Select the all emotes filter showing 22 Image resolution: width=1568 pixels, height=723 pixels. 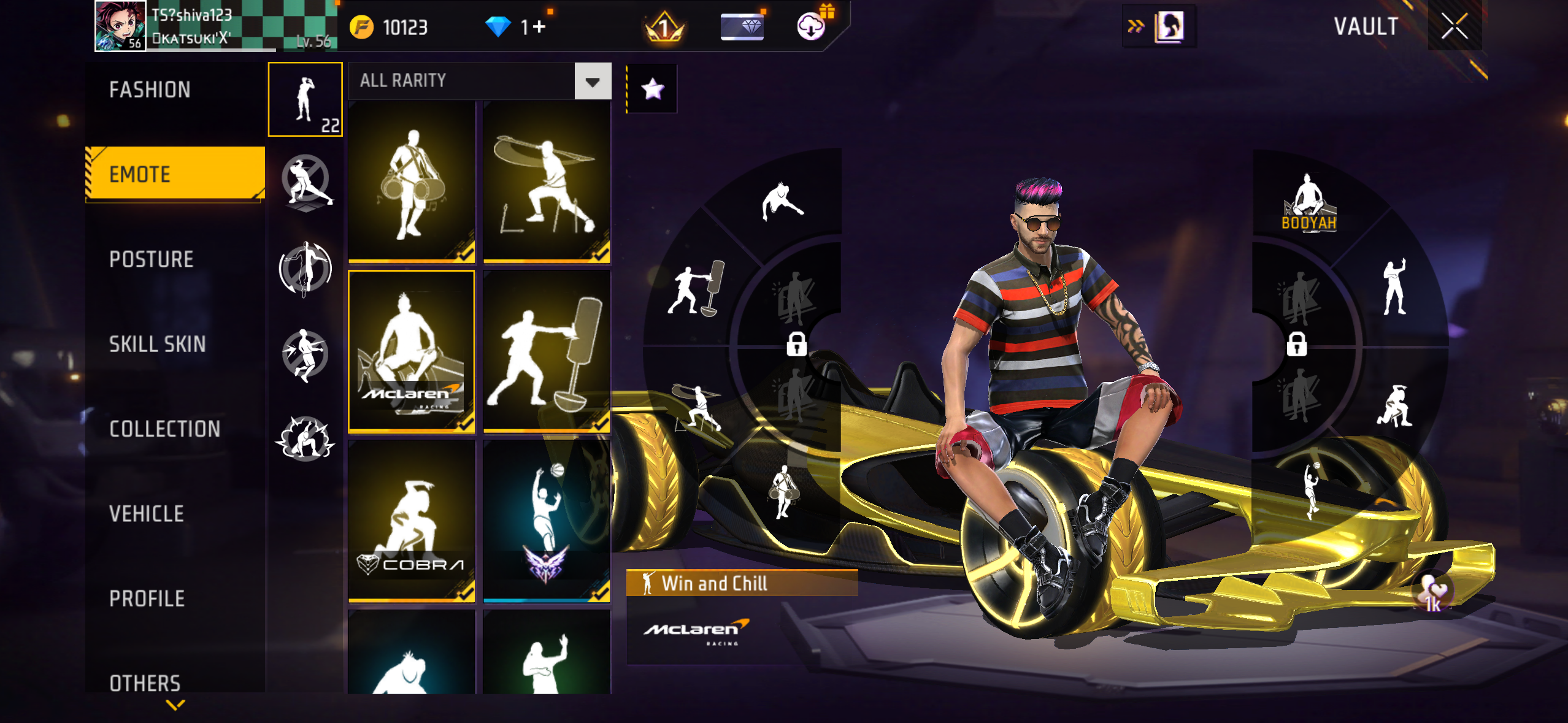pyautogui.click(x=305, y=99)
